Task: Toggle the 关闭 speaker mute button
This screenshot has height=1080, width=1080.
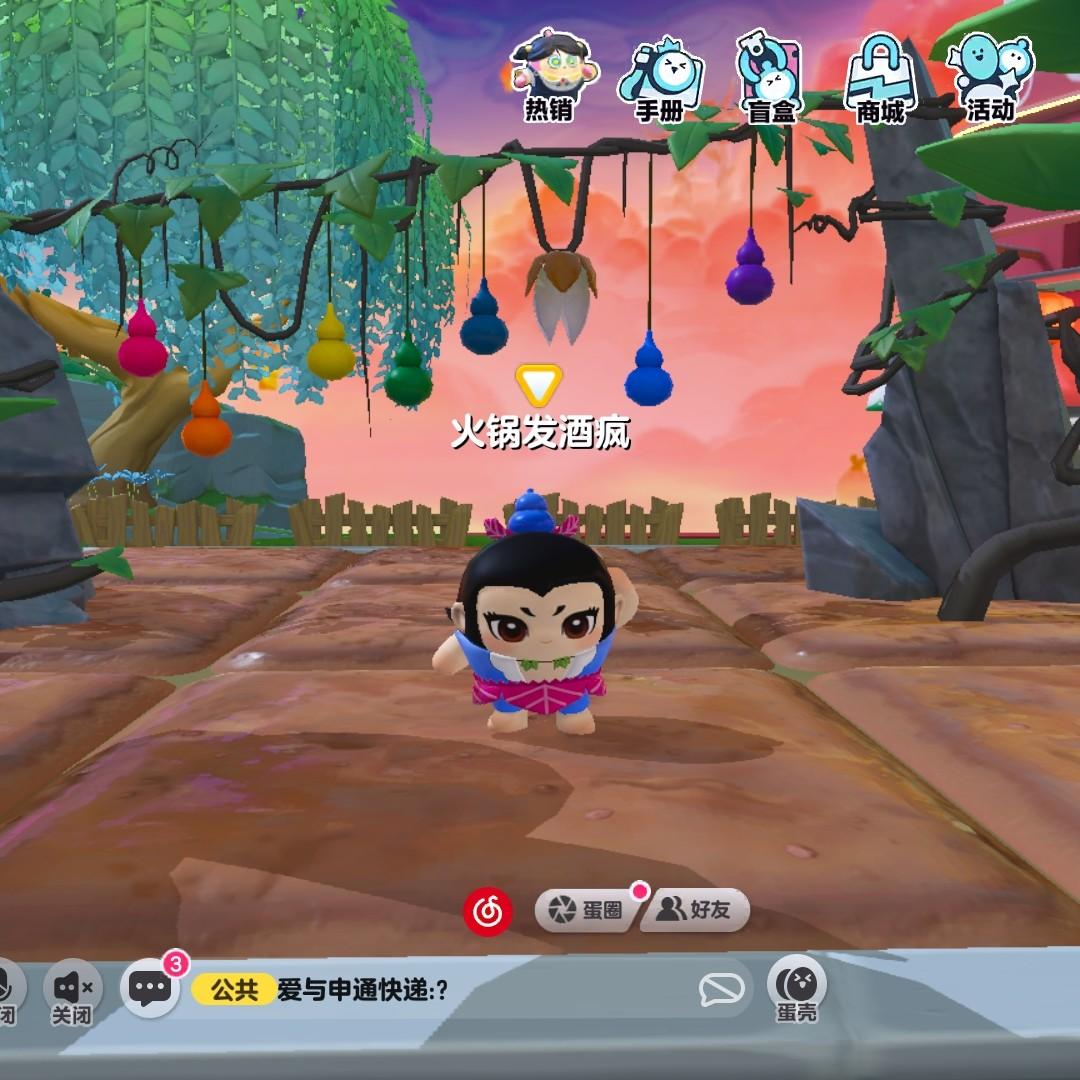Action: (73, 991)
